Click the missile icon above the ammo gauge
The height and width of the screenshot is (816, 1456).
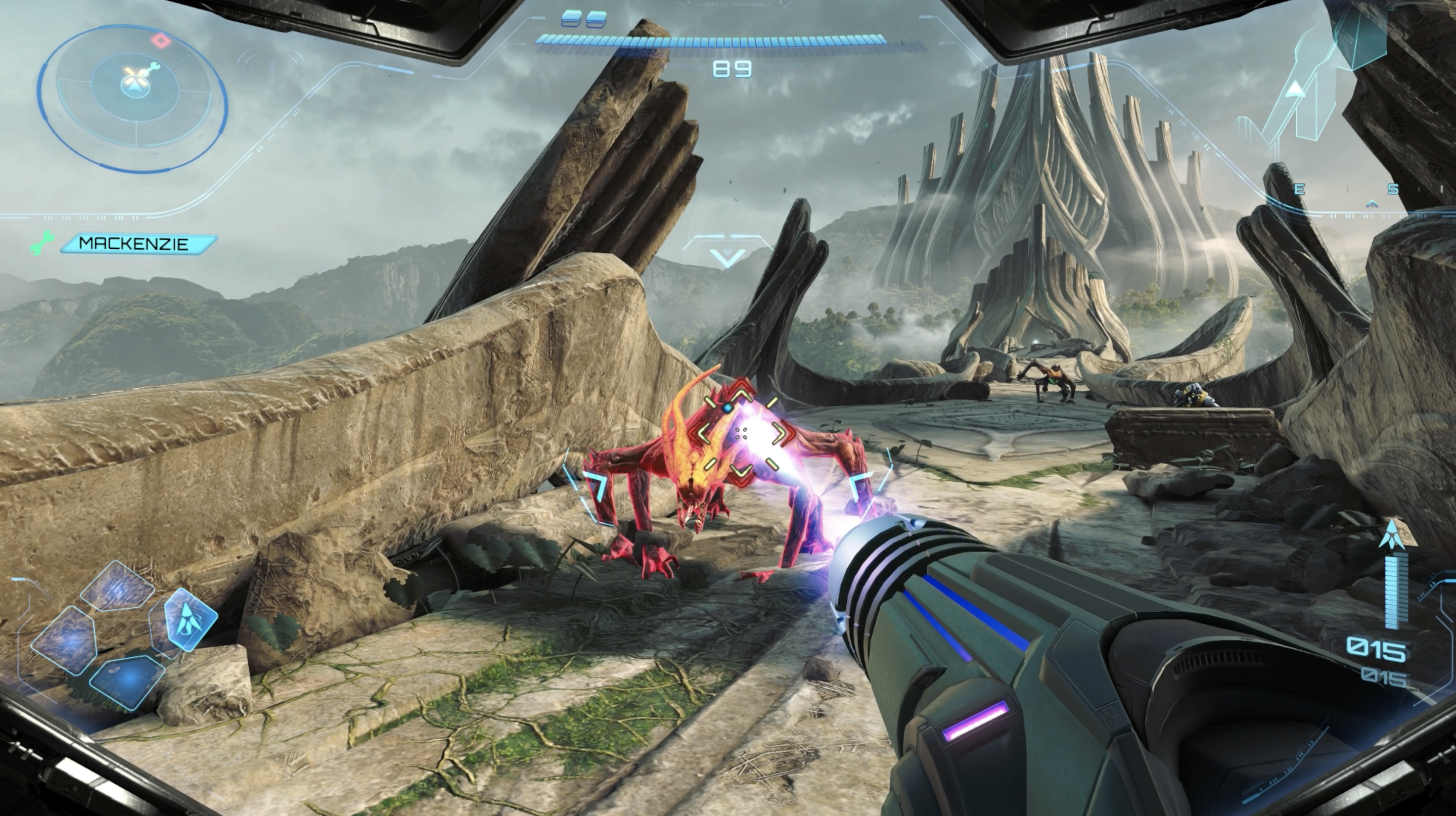point(1392,533)
